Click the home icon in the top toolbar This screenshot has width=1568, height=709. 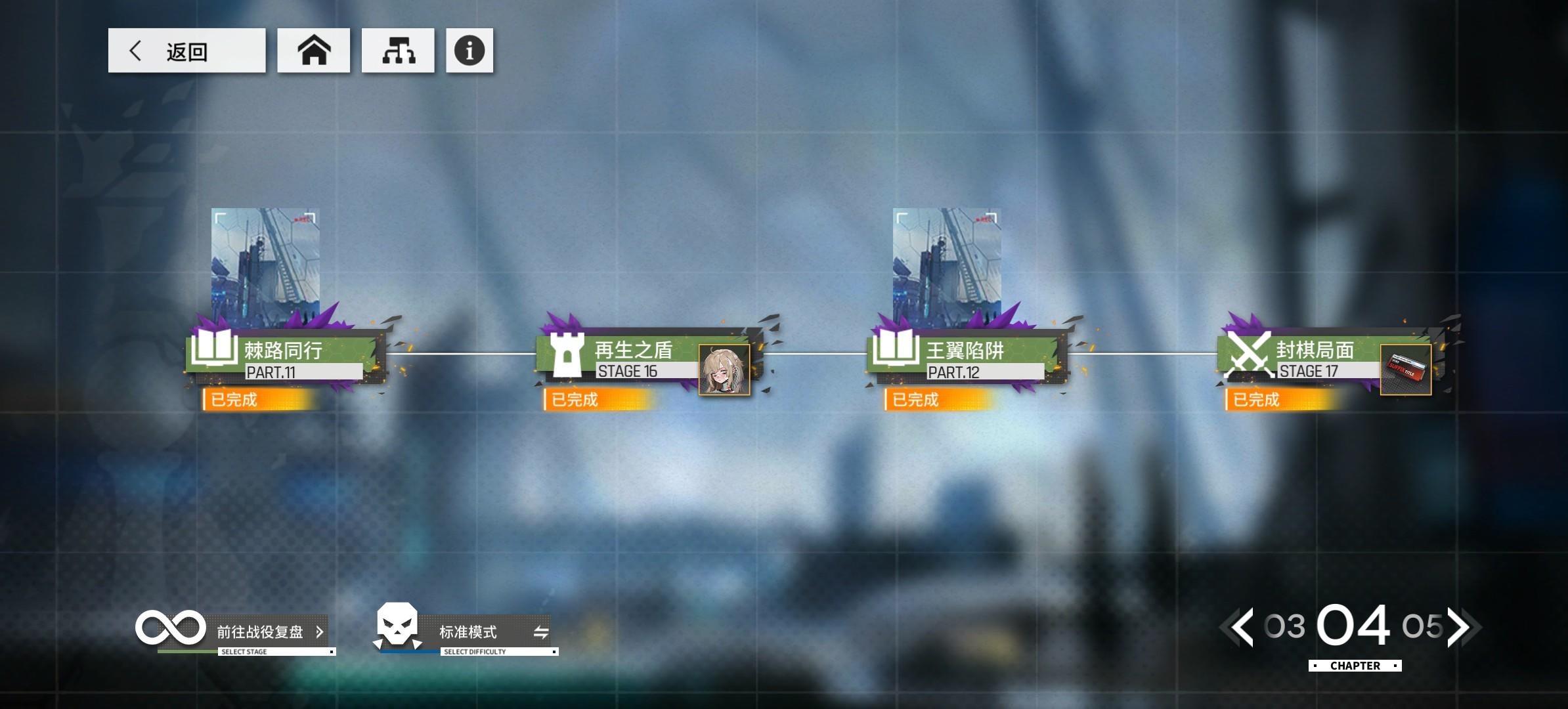pos(315,51)
